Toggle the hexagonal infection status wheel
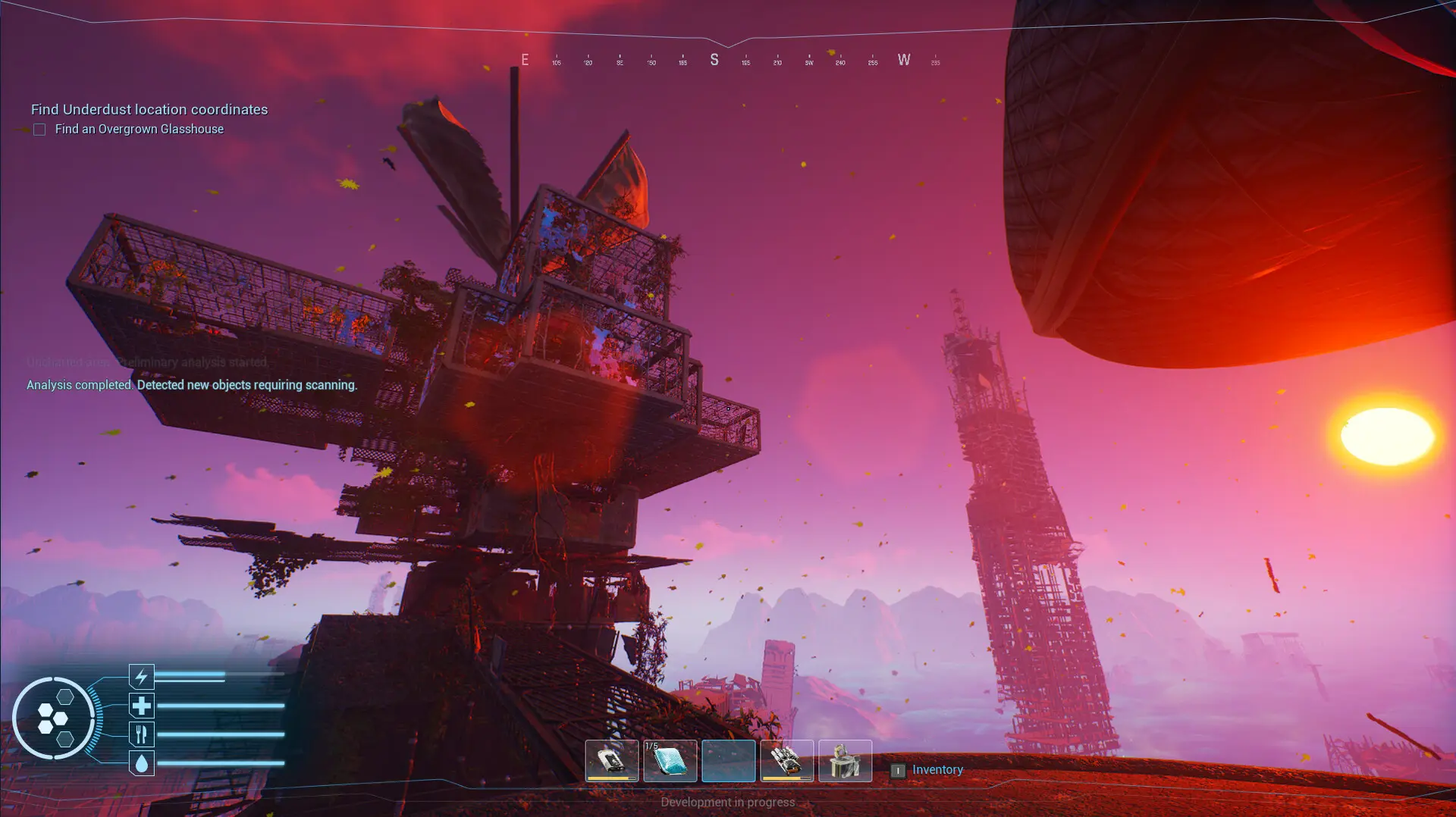Screen dimensions: 1456x817 point(55,718)
